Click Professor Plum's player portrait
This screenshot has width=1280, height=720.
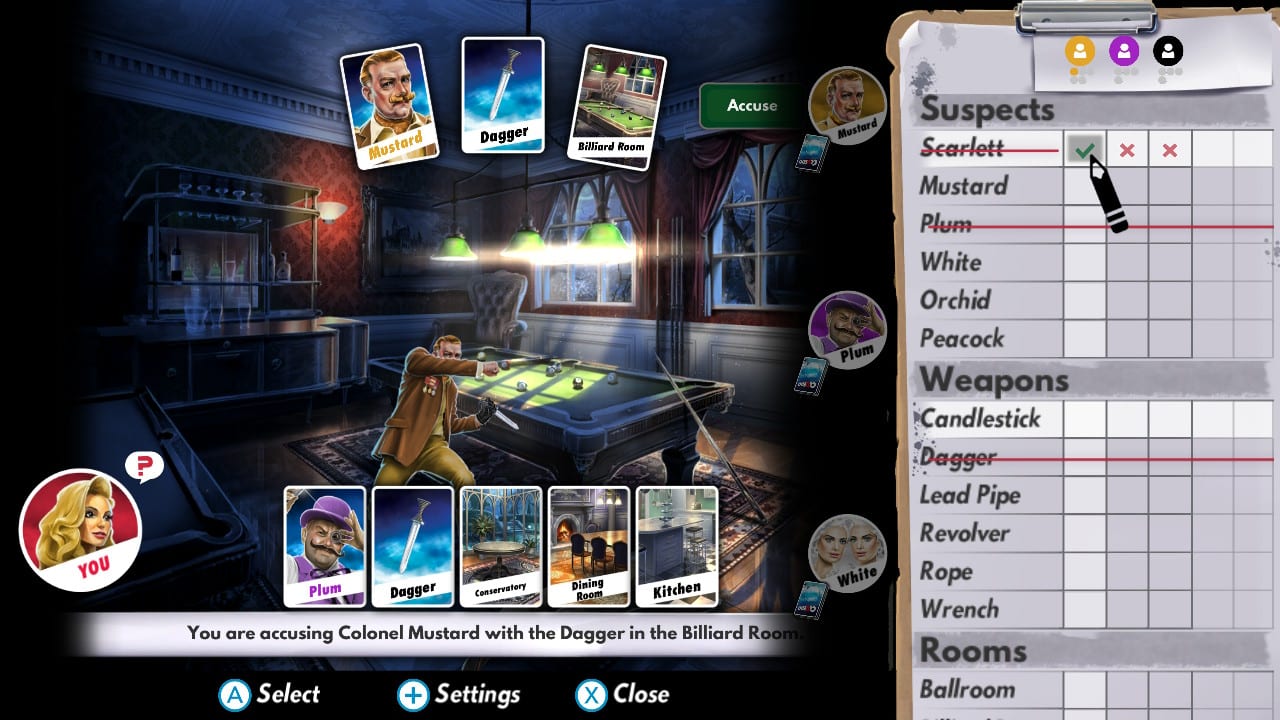pos(845,330)
